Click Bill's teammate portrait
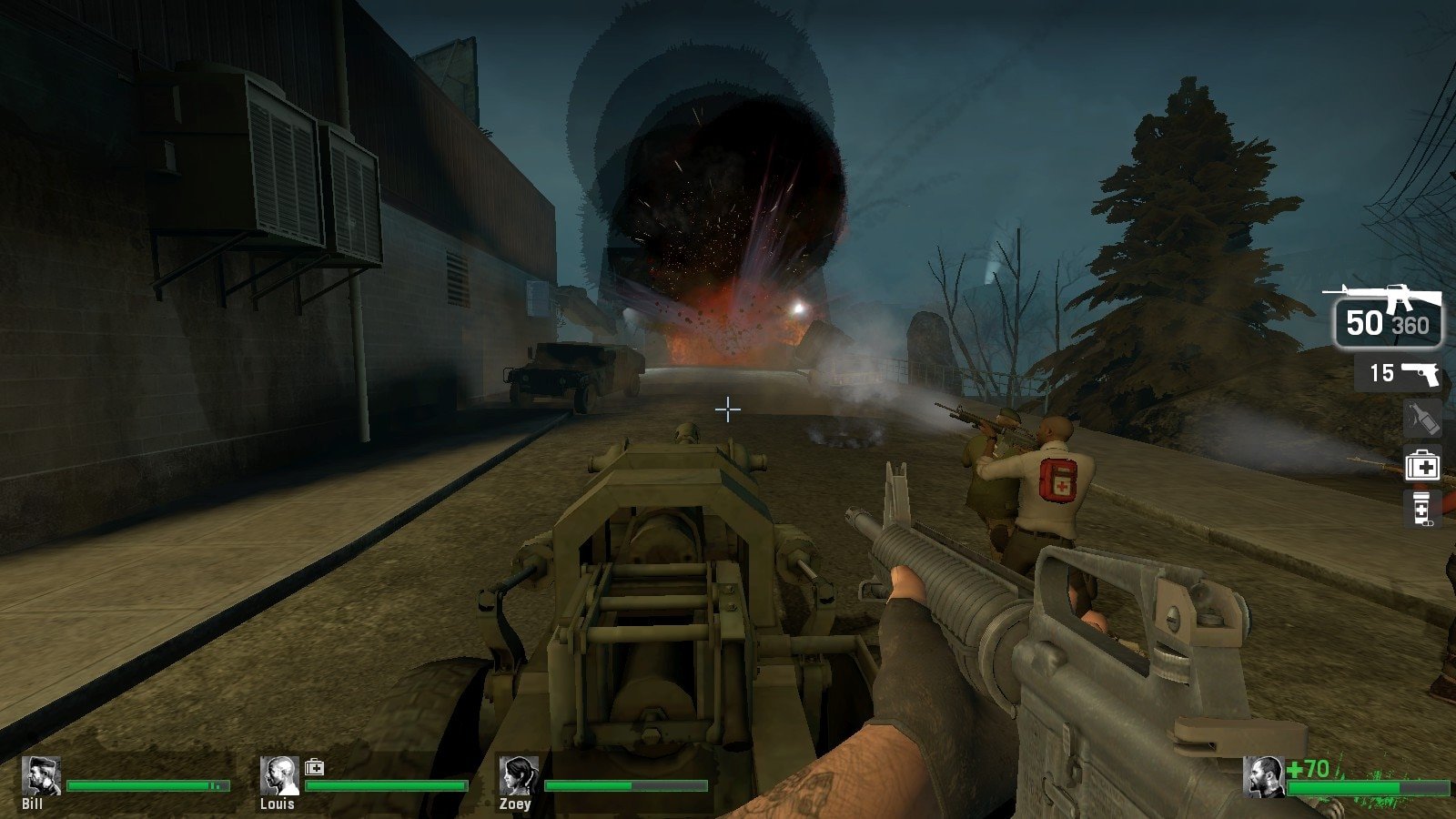Screen dimensions: 1456x819 click(x=41, y=776)
